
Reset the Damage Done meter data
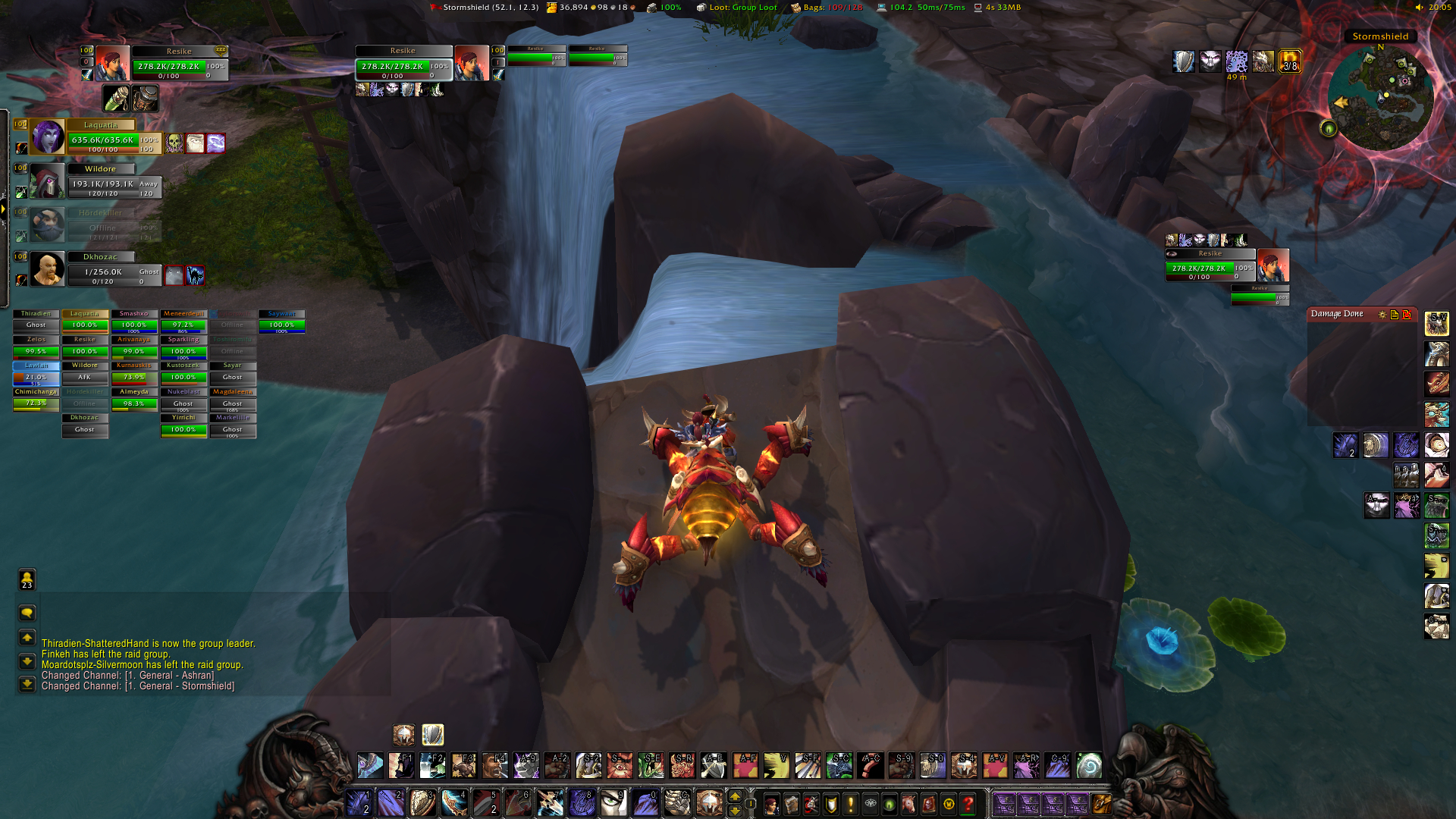coord(1407,314)
